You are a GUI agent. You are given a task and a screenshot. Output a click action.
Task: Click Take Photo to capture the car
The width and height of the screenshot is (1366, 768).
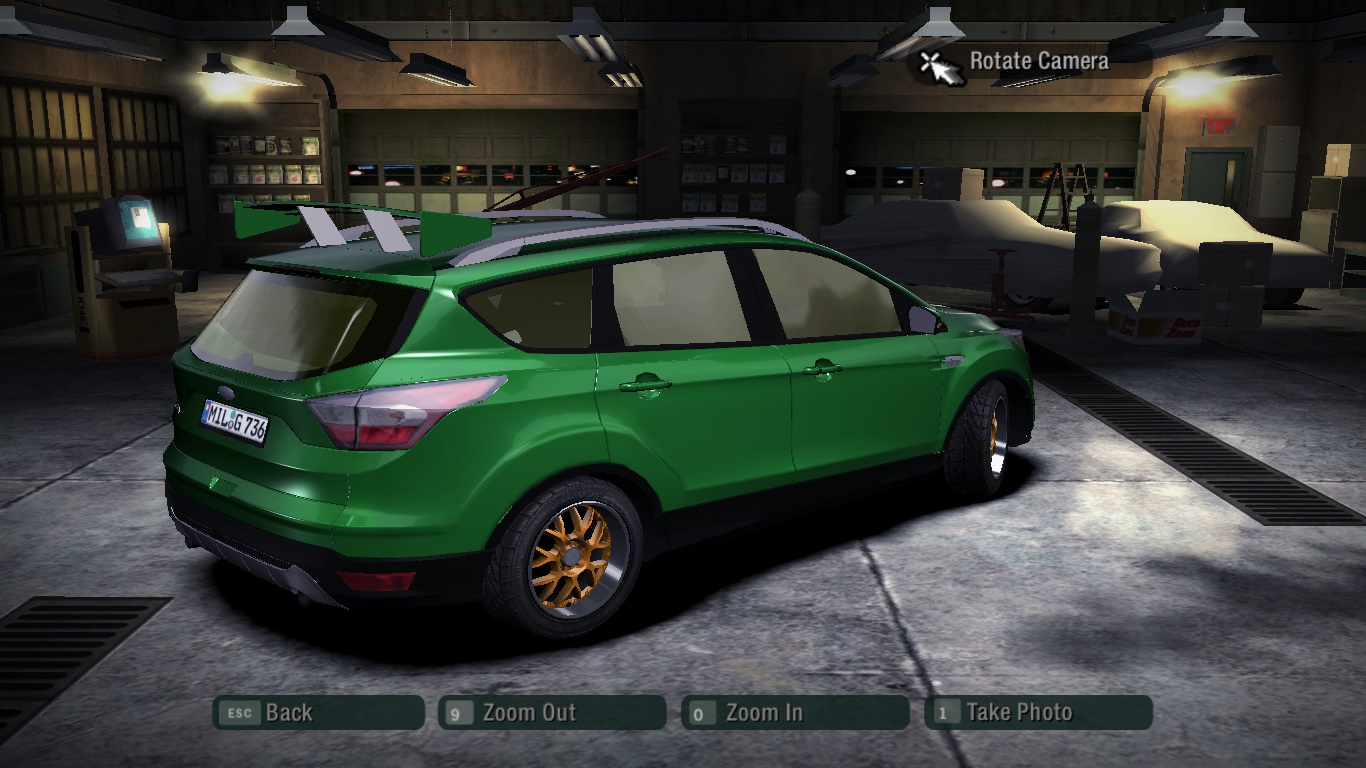[1038, 713]
